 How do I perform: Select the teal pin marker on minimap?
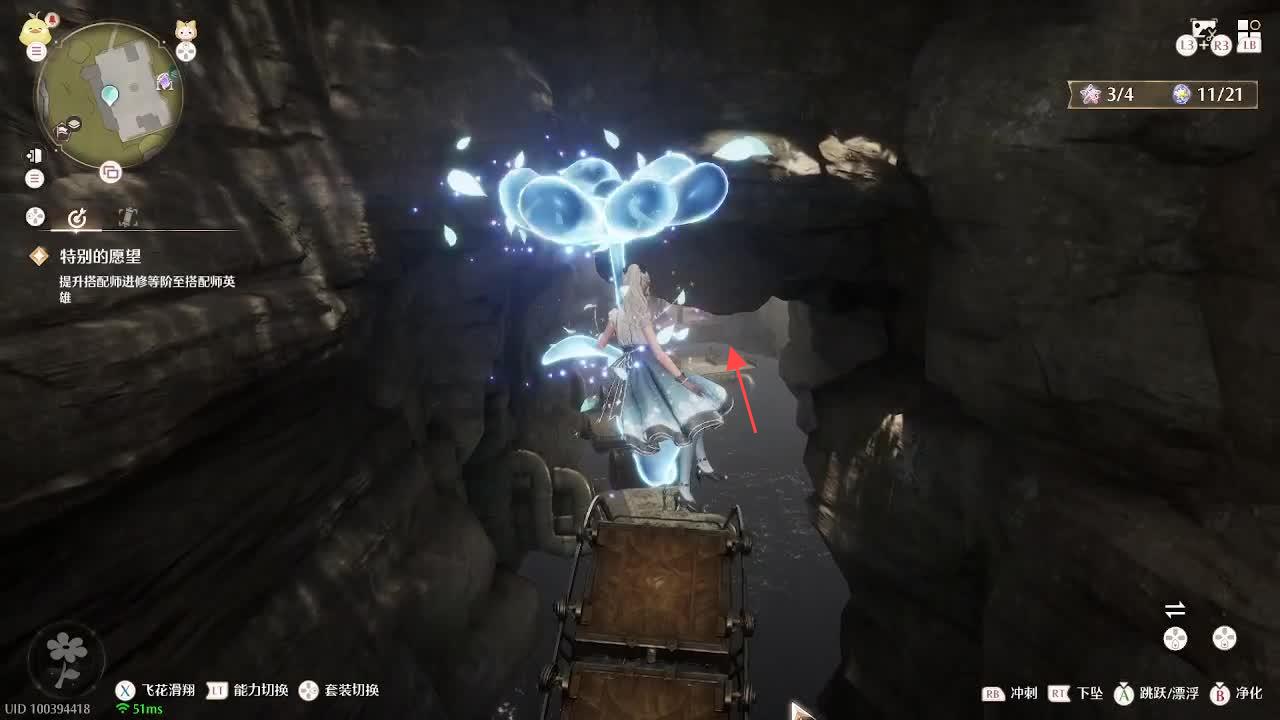(x=110, y=96)
